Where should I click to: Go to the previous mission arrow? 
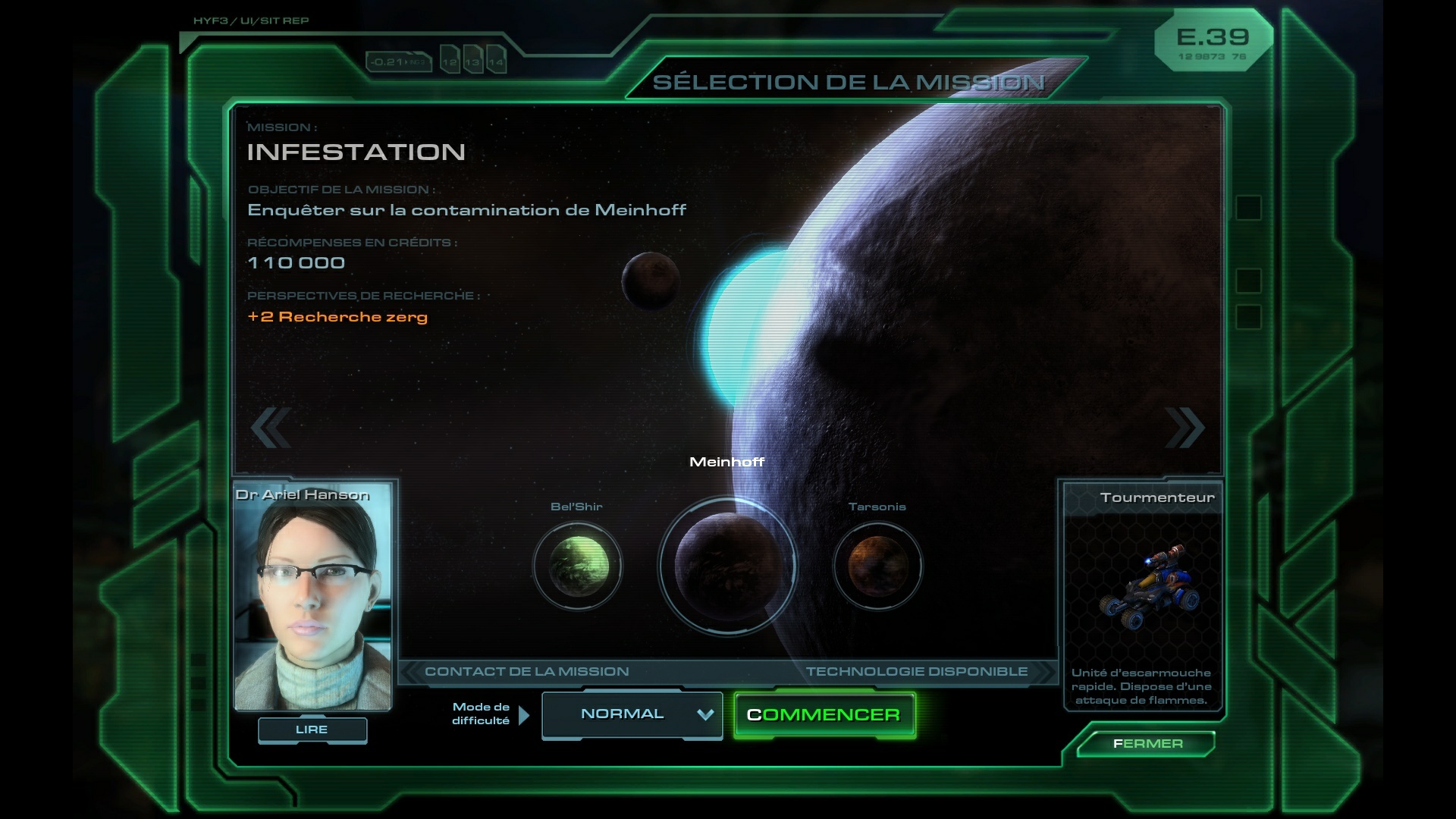pos(271,428)
